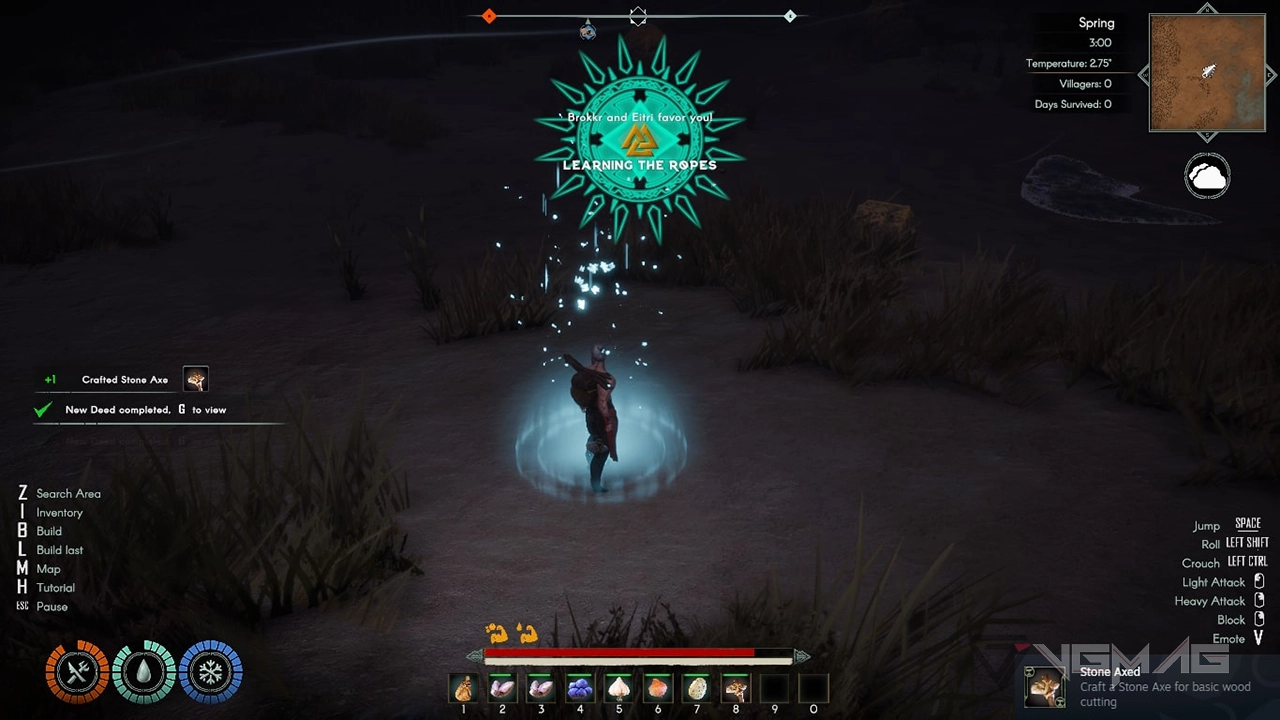Click the cloud weather icon
This screenshot has height=720, width=1280.
[1207, 178]
